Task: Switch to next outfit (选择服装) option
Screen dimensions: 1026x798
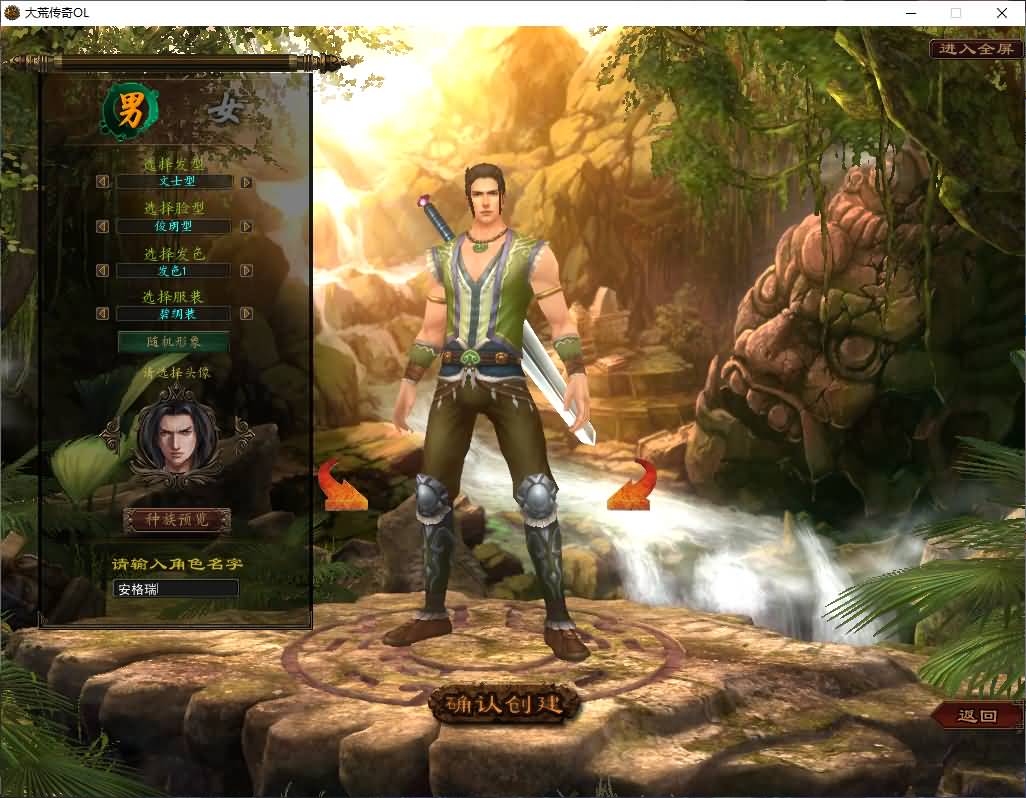Action: [246, 314]
